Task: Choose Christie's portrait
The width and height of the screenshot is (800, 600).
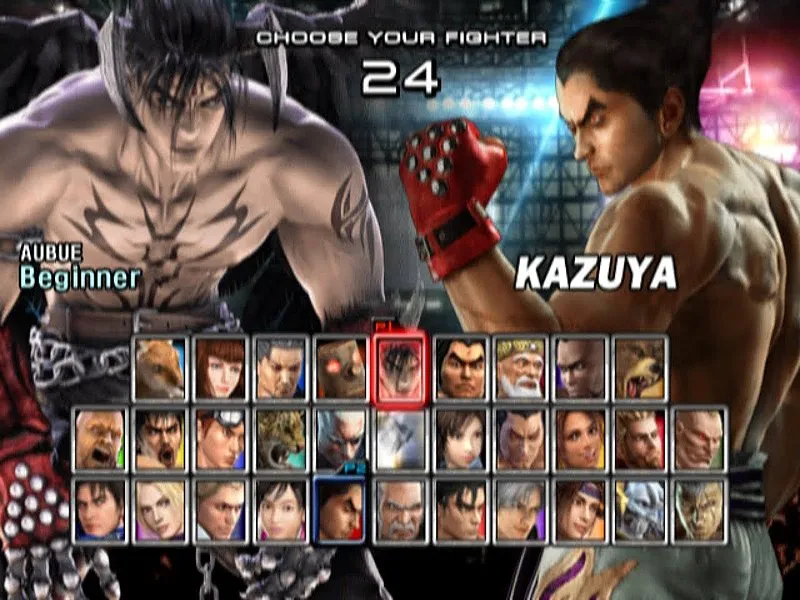Action: (x=581, y=439)
